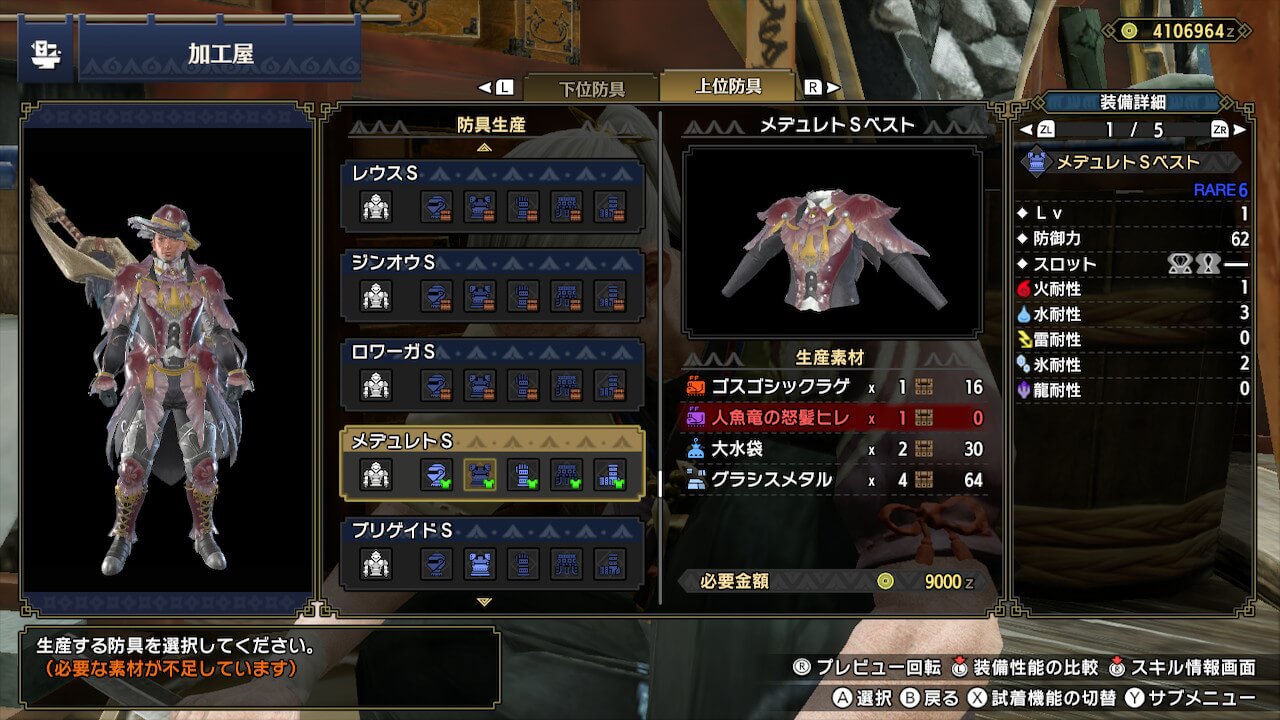
Task: Select the メデュレトS chest armor icon
Action: tap(480, 474)
